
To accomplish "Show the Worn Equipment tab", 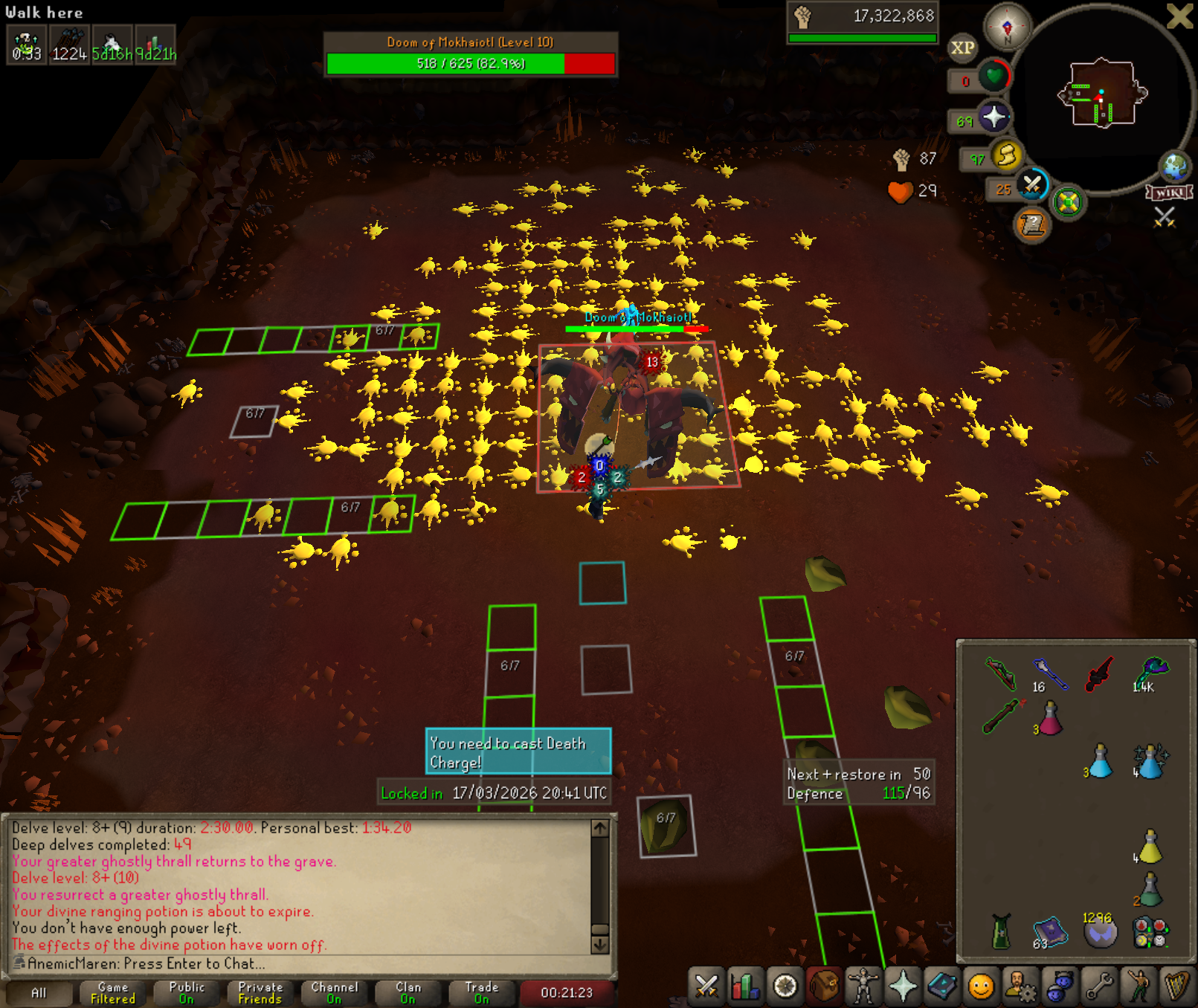I will [x=863, y=986].
